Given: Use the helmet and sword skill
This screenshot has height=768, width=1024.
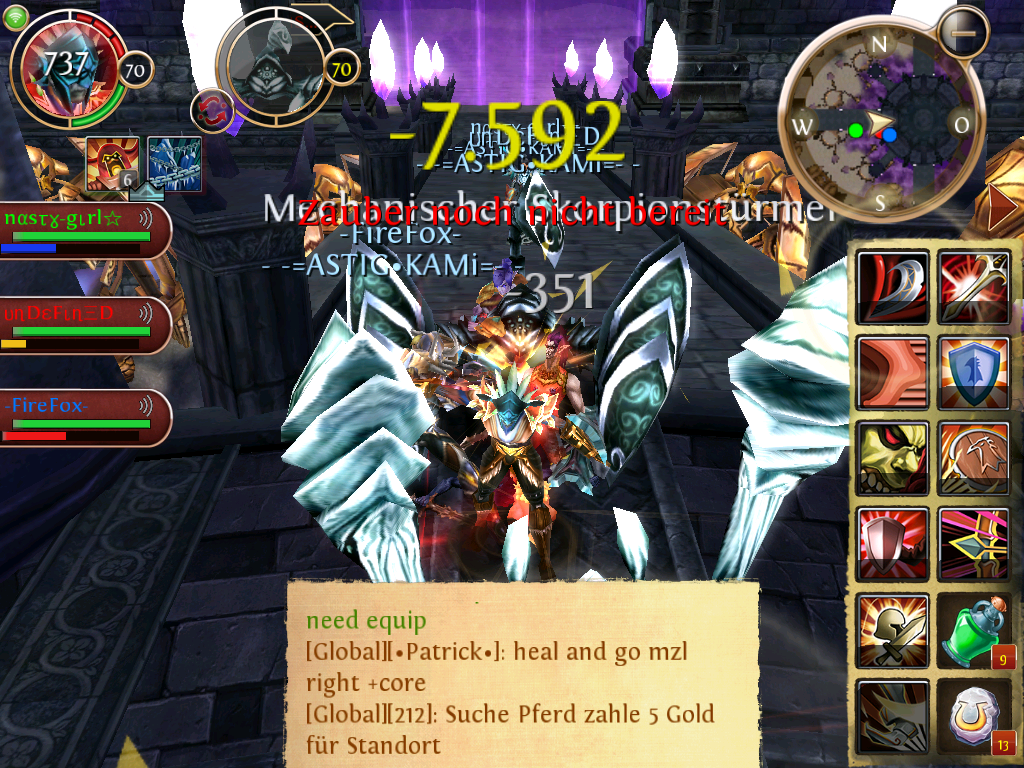Looking at the screenshot, I should tap(892, 630).
